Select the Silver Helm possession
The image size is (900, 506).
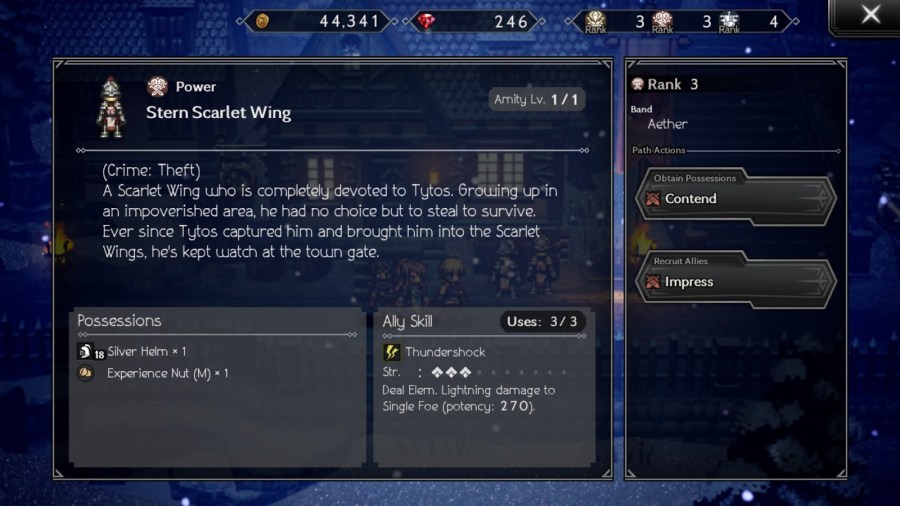146,352
